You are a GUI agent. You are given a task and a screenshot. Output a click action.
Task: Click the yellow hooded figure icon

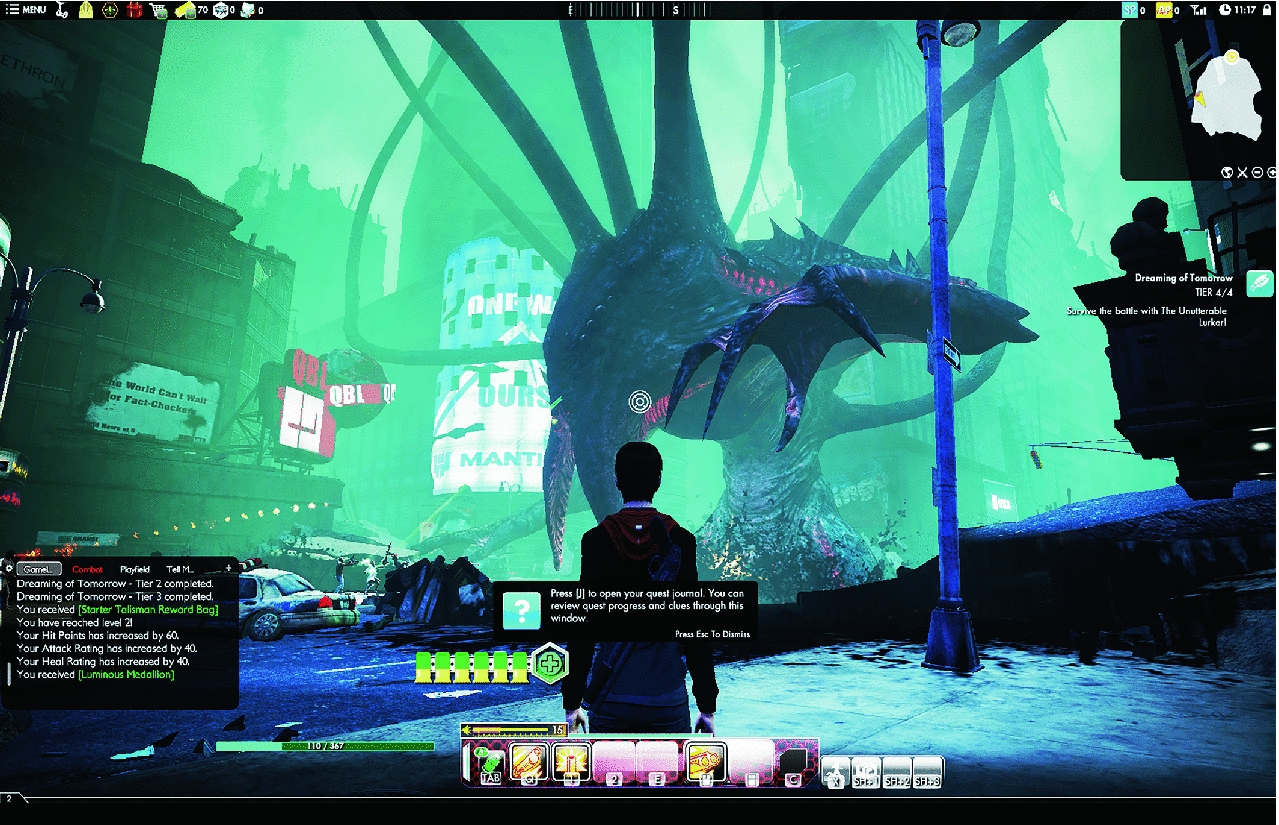86,10
